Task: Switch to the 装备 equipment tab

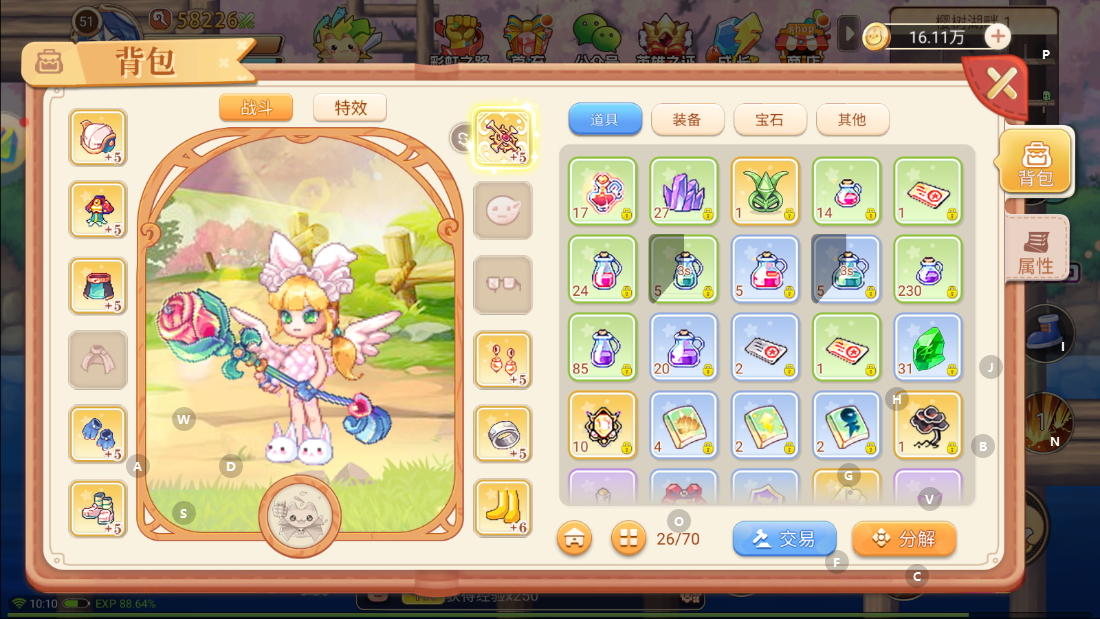Action: point(687,120)
